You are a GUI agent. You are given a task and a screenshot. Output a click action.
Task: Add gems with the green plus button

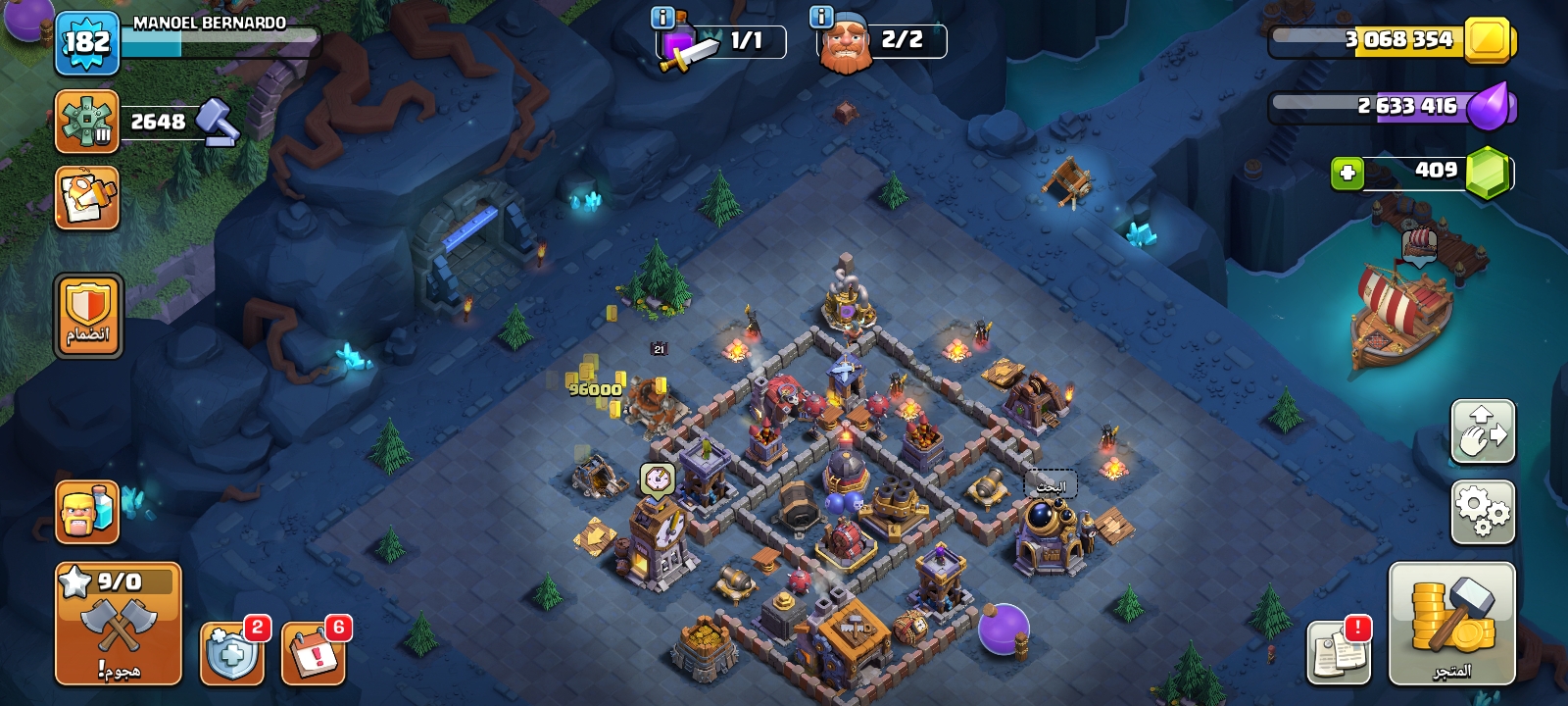1347,174
